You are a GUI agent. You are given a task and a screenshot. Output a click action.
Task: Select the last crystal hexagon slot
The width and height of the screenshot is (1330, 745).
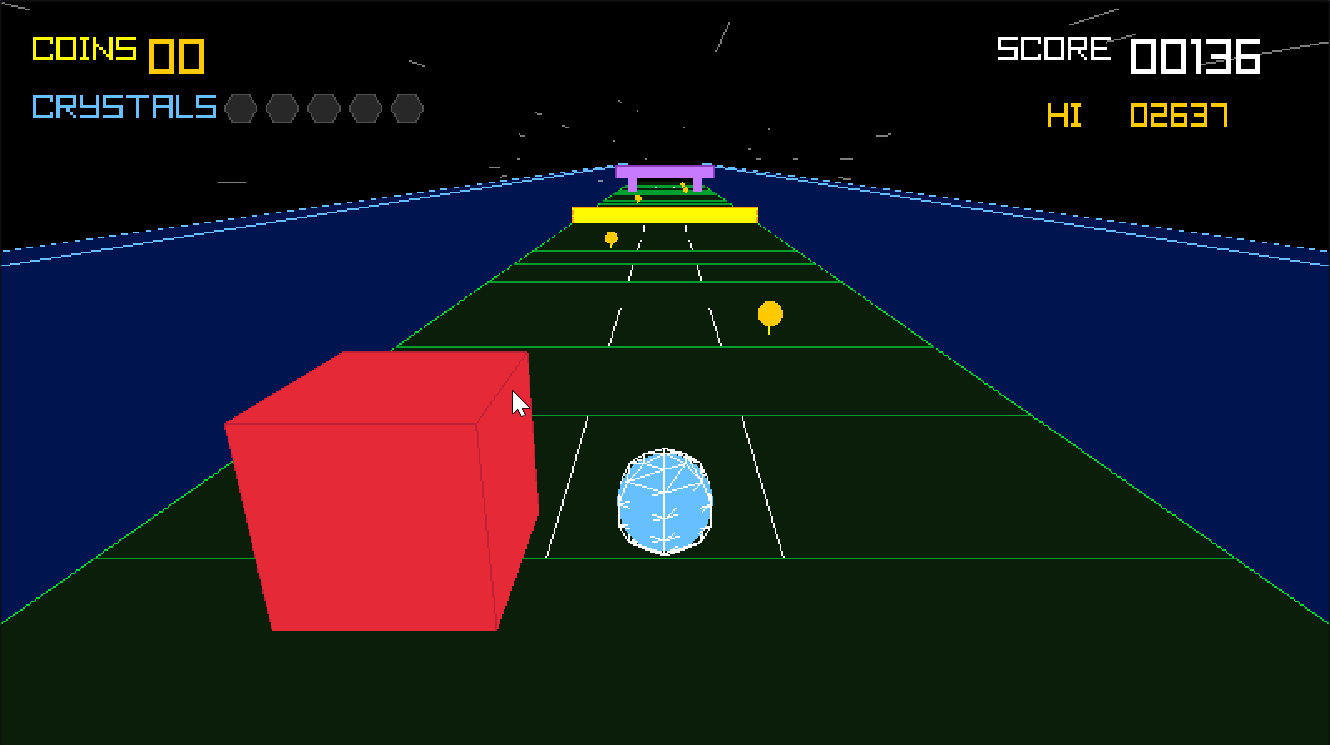point(406,109)
